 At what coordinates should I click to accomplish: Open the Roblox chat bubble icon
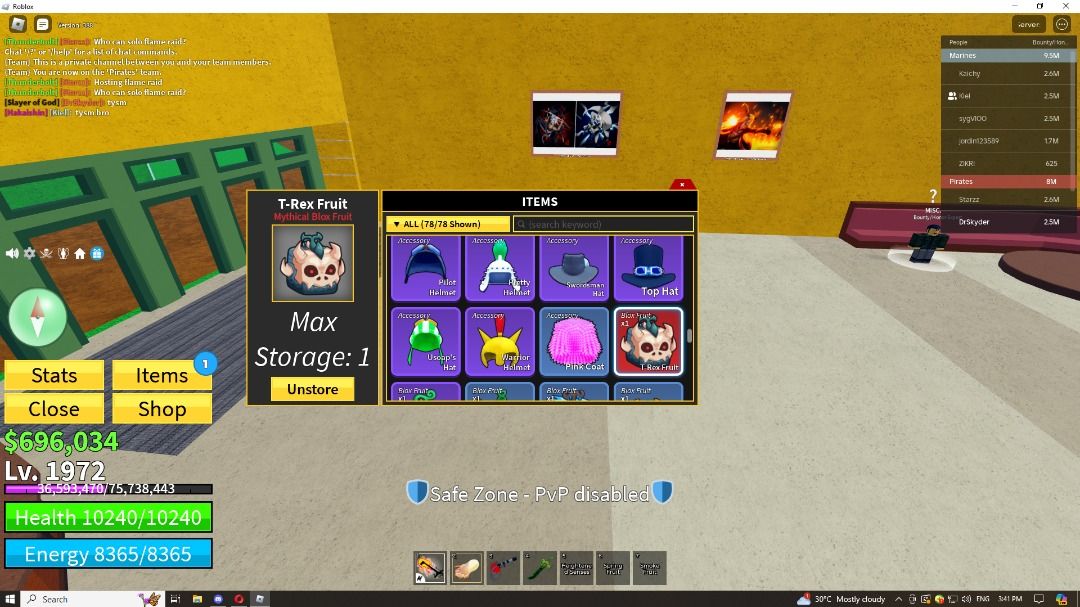[43, 24]
